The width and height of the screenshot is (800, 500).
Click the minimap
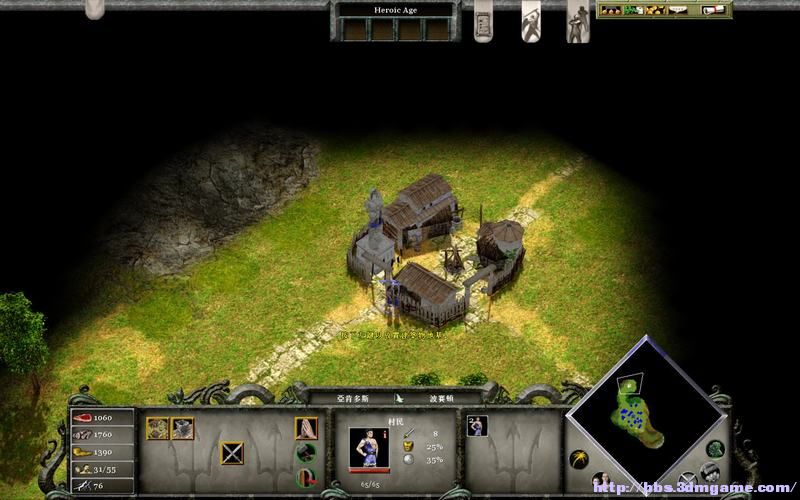pos(645,409)
